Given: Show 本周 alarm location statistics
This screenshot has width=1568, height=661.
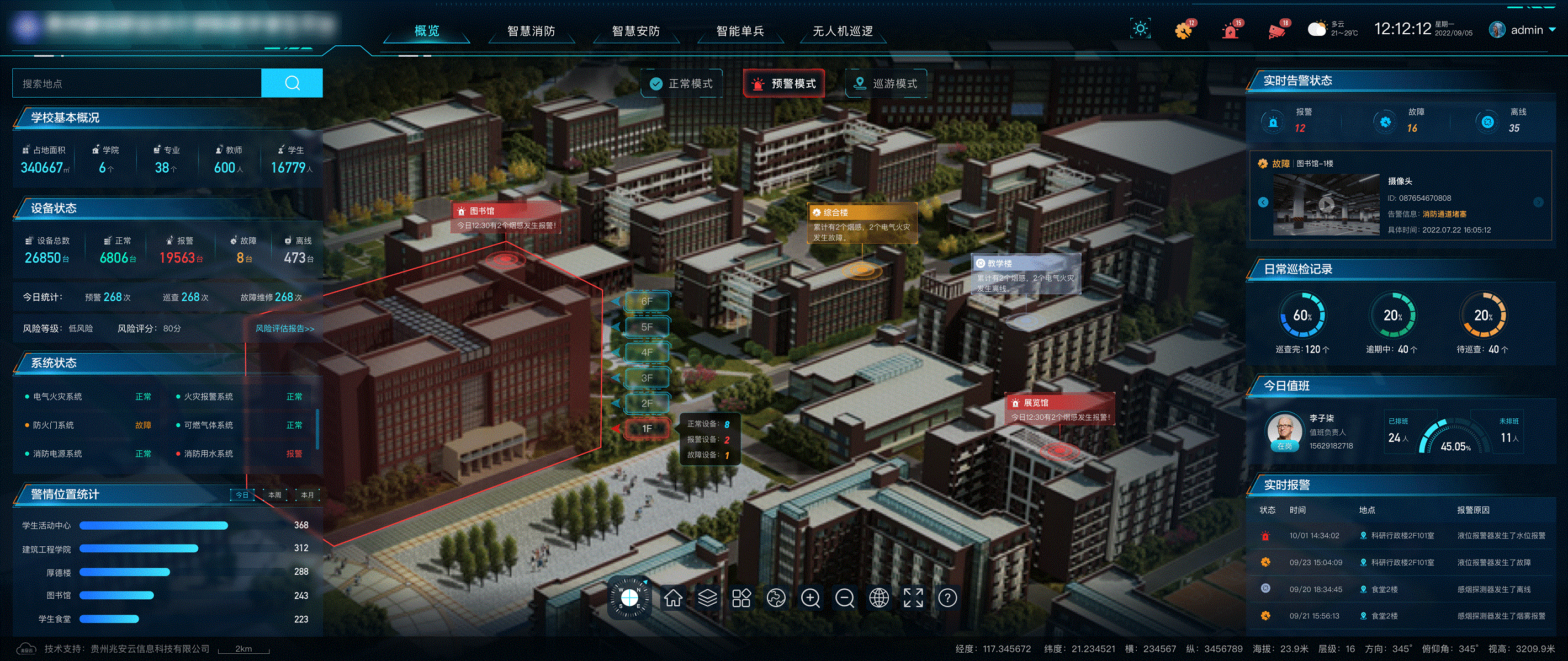Looking at the screenshot, I should pos(275,495).
